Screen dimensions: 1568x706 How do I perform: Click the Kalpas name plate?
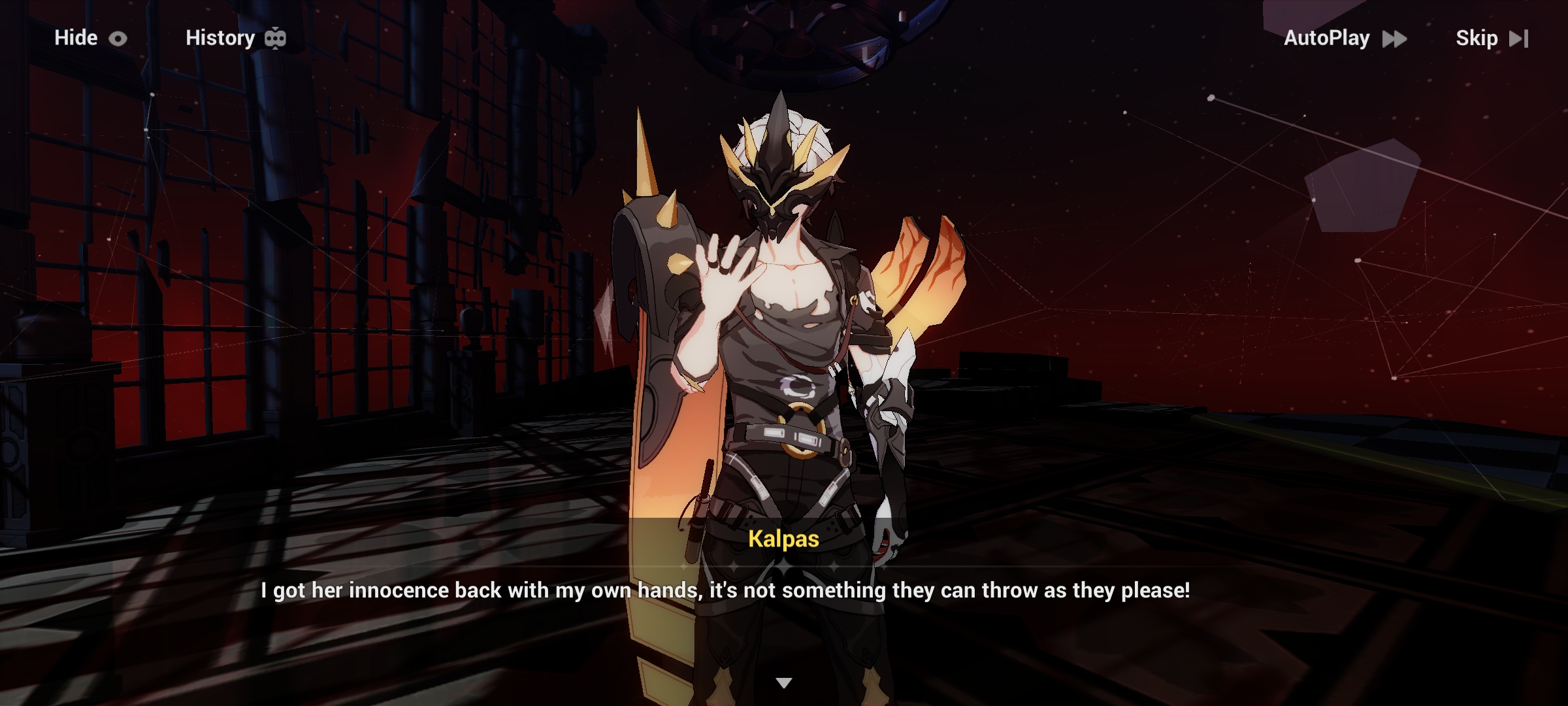click(x=783, y=540)
